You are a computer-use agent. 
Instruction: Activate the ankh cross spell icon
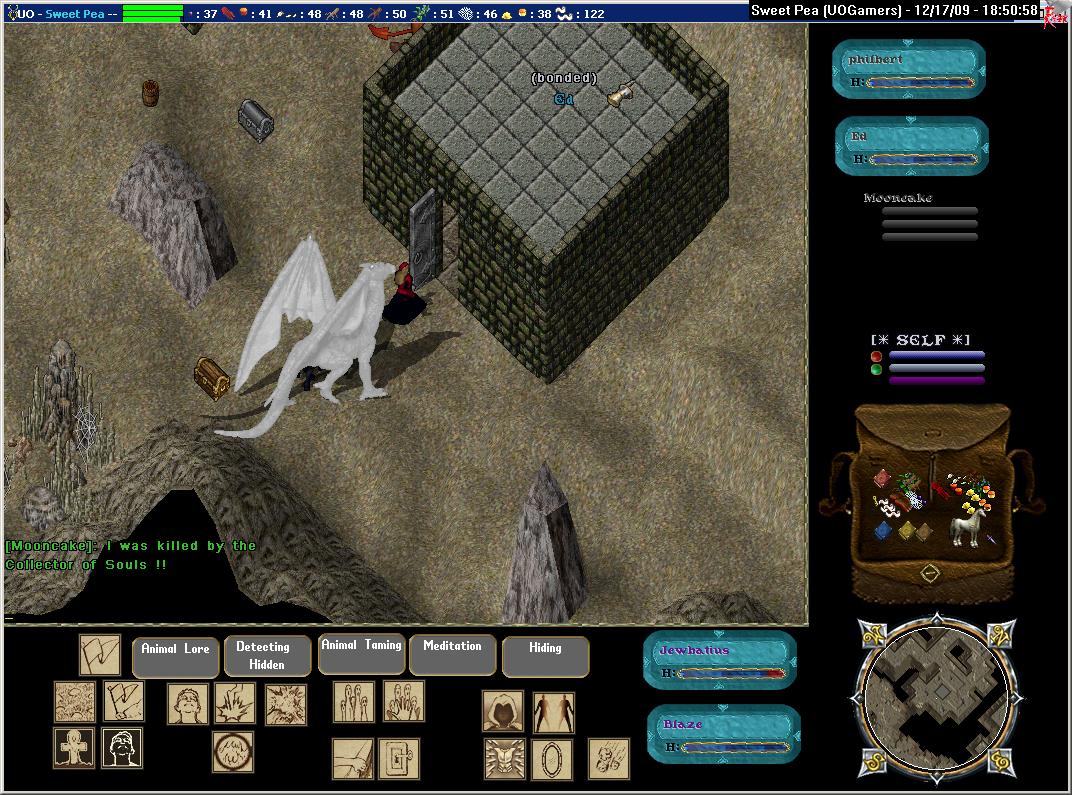[x=73, y=748]
